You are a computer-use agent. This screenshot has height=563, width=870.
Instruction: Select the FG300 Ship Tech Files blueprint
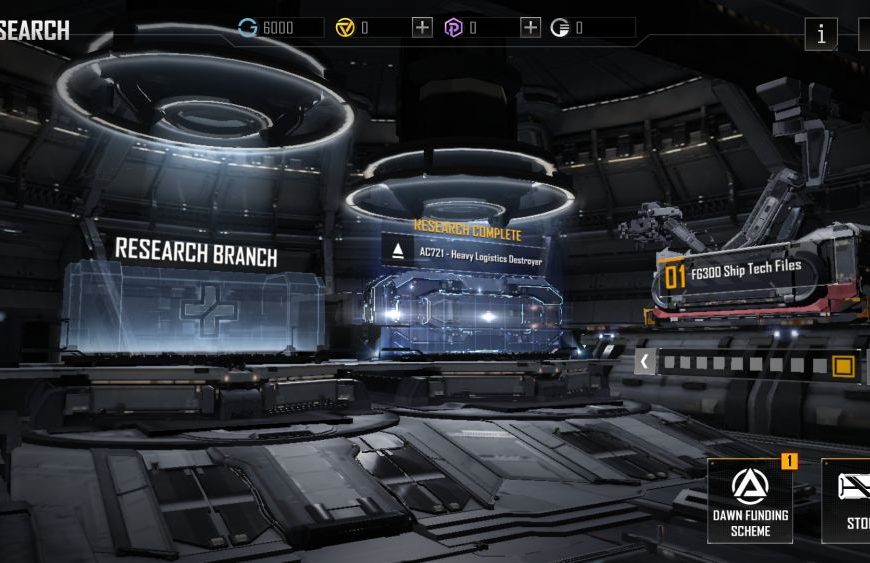745,272
